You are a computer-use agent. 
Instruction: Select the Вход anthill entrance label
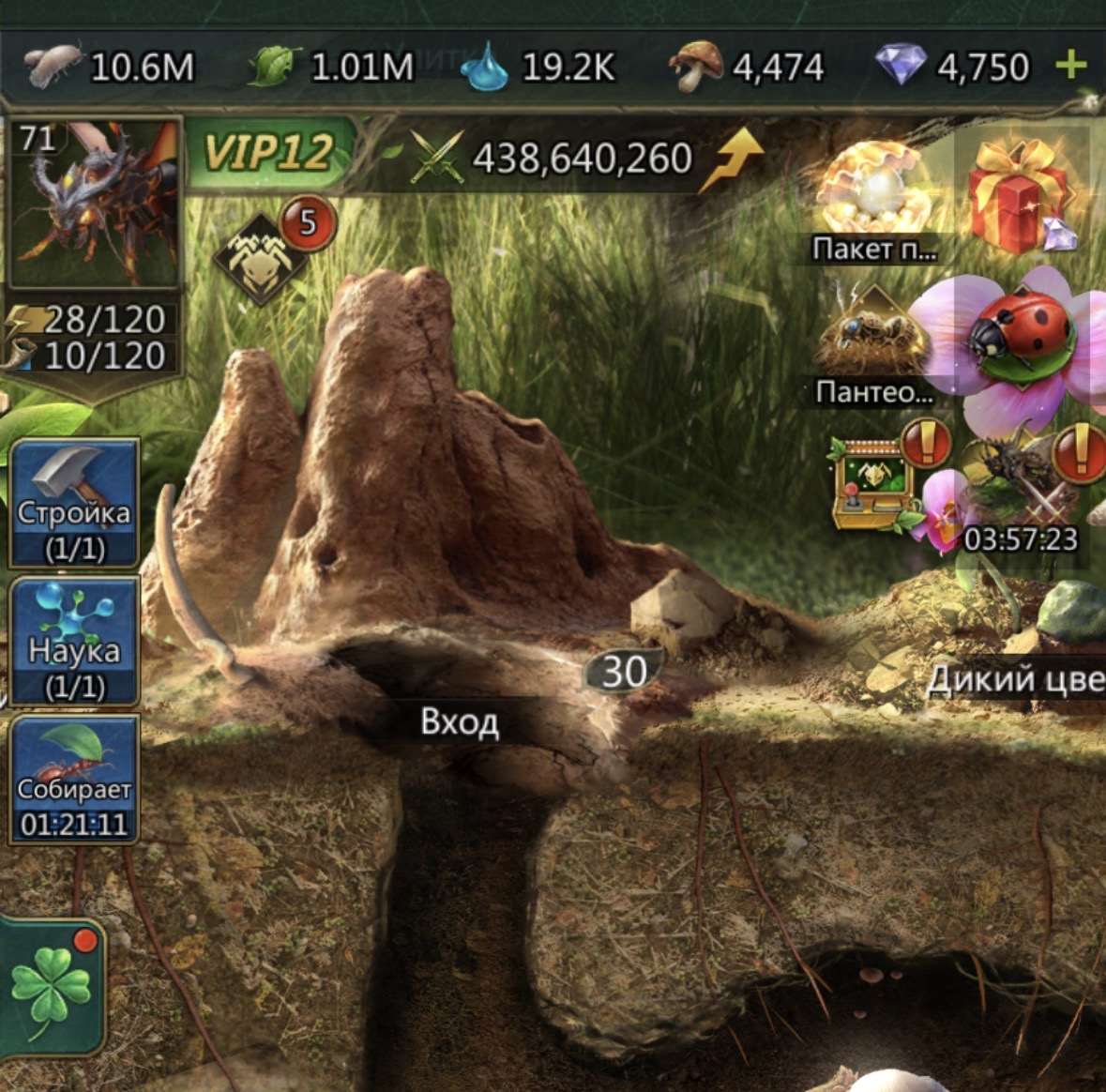(460, 721)
